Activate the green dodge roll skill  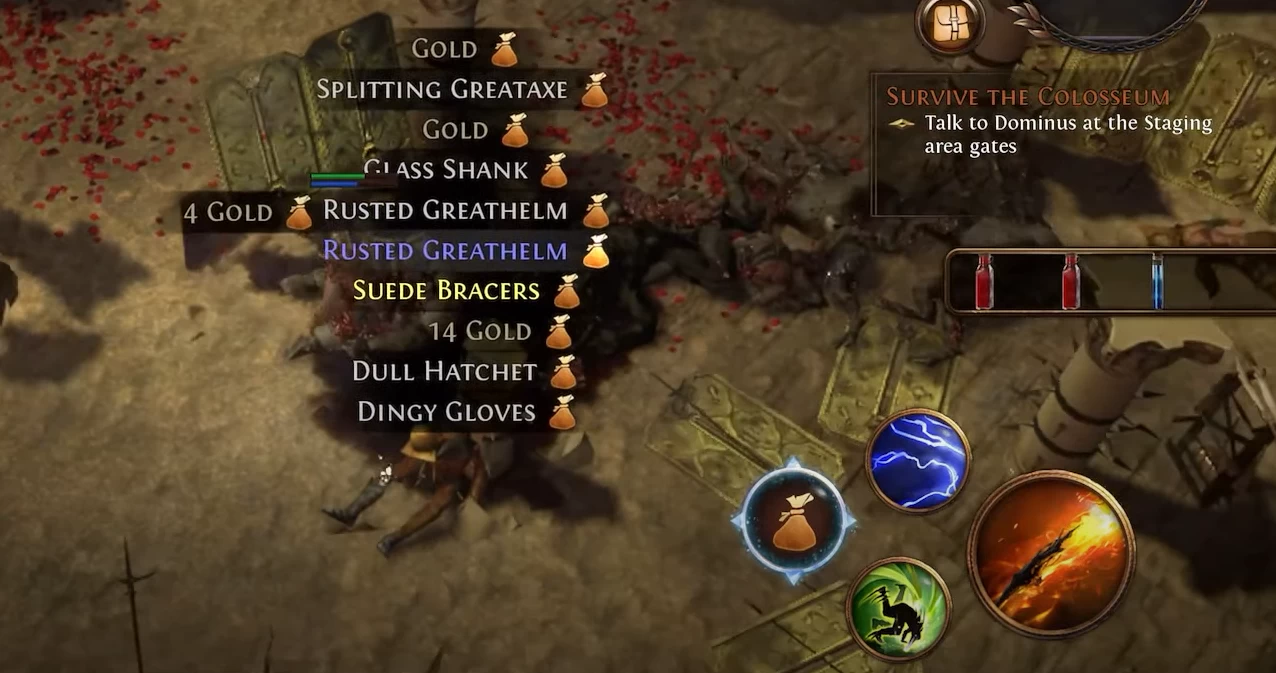(x=897, y=608)
